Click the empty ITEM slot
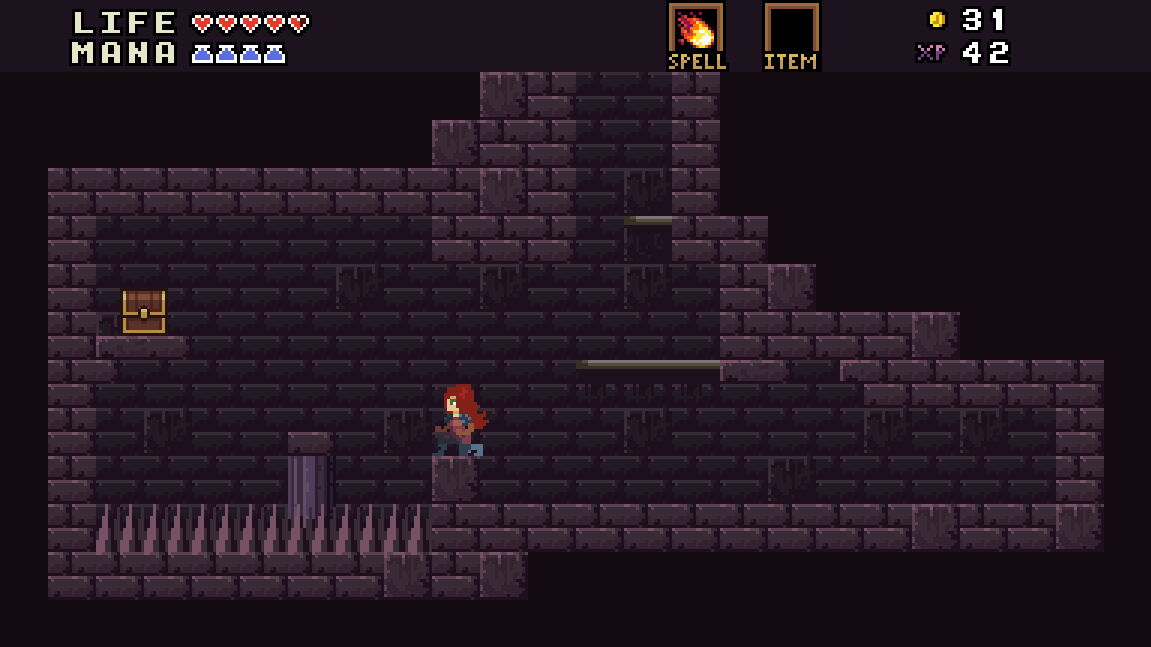 791,29
